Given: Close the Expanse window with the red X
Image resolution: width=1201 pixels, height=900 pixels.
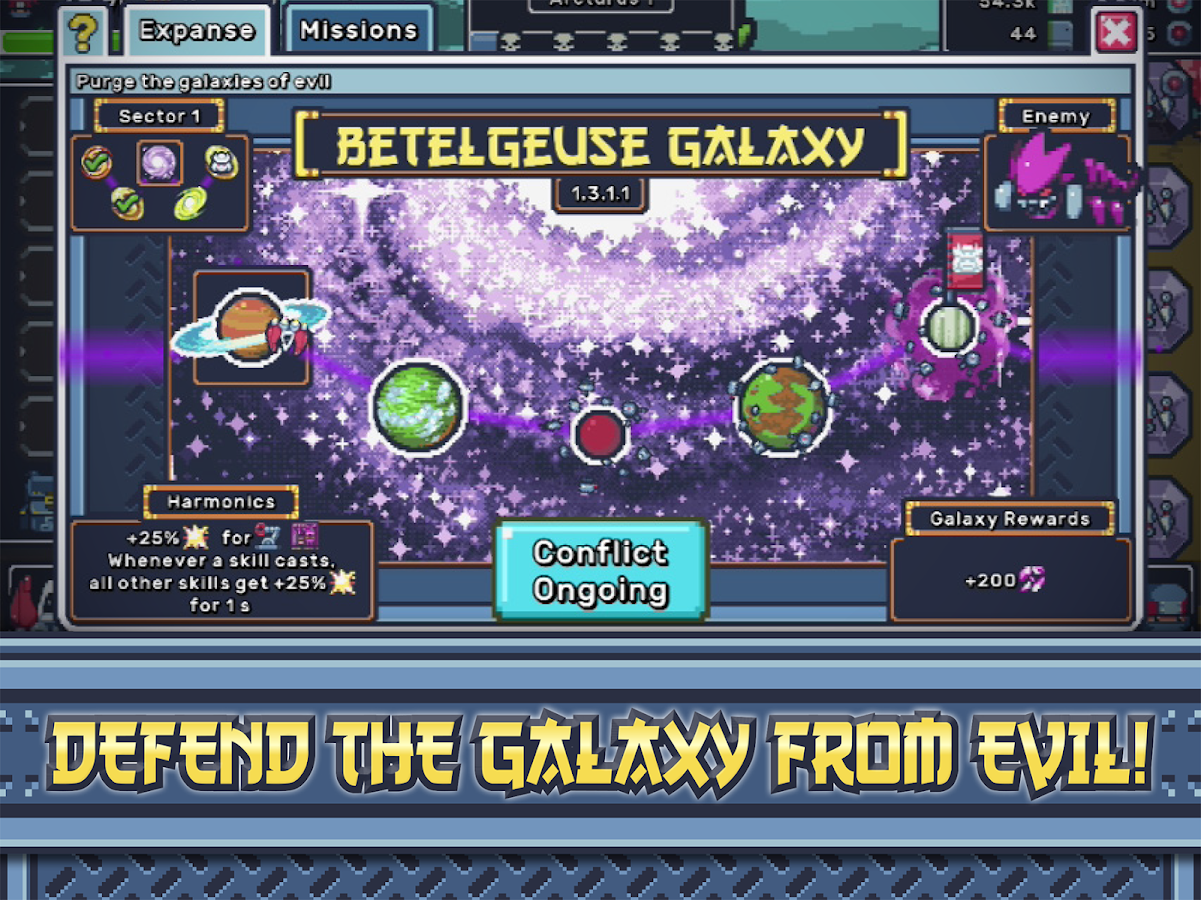Looking at the screenshot, I should pos(1116,33).
